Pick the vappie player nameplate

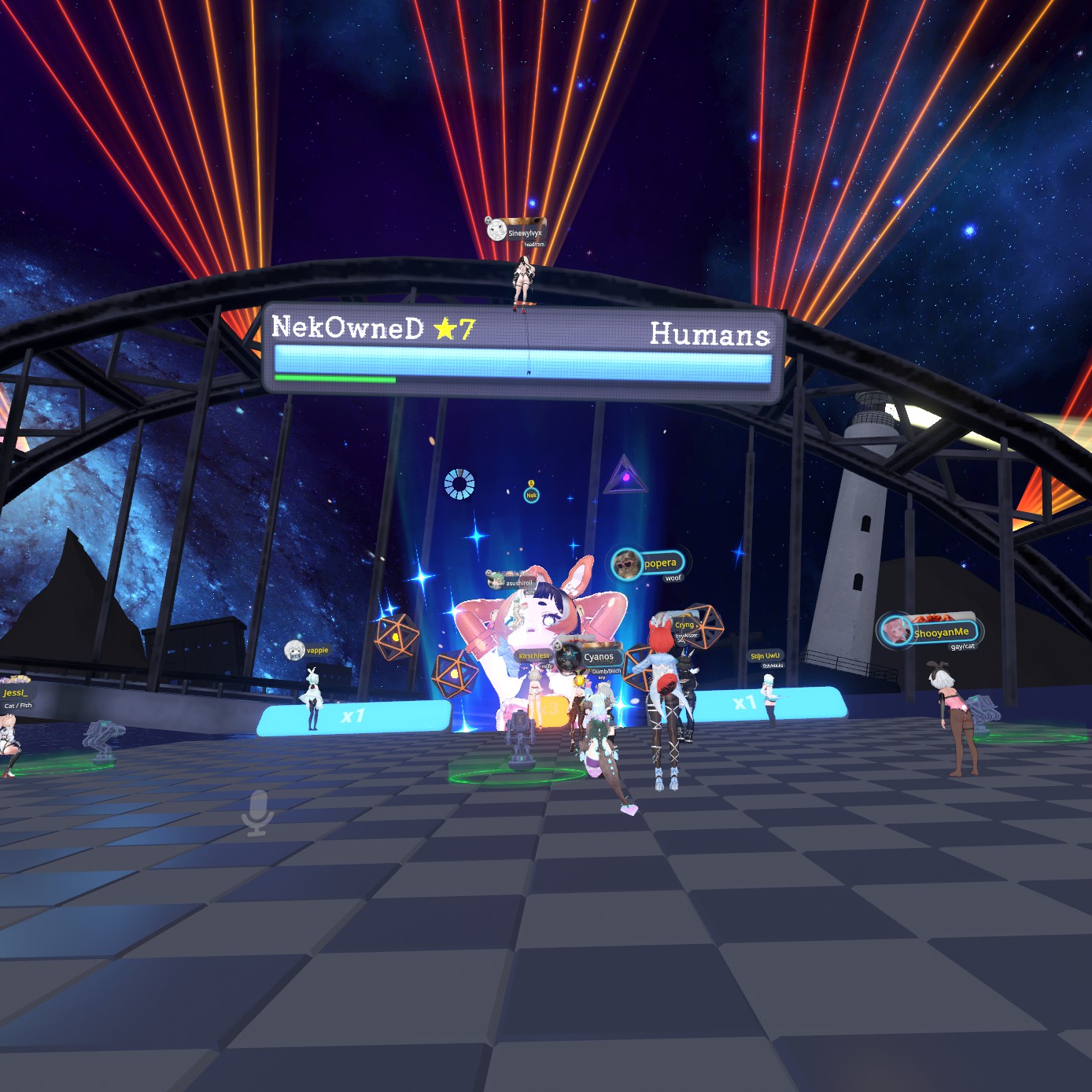coord(308,651)
